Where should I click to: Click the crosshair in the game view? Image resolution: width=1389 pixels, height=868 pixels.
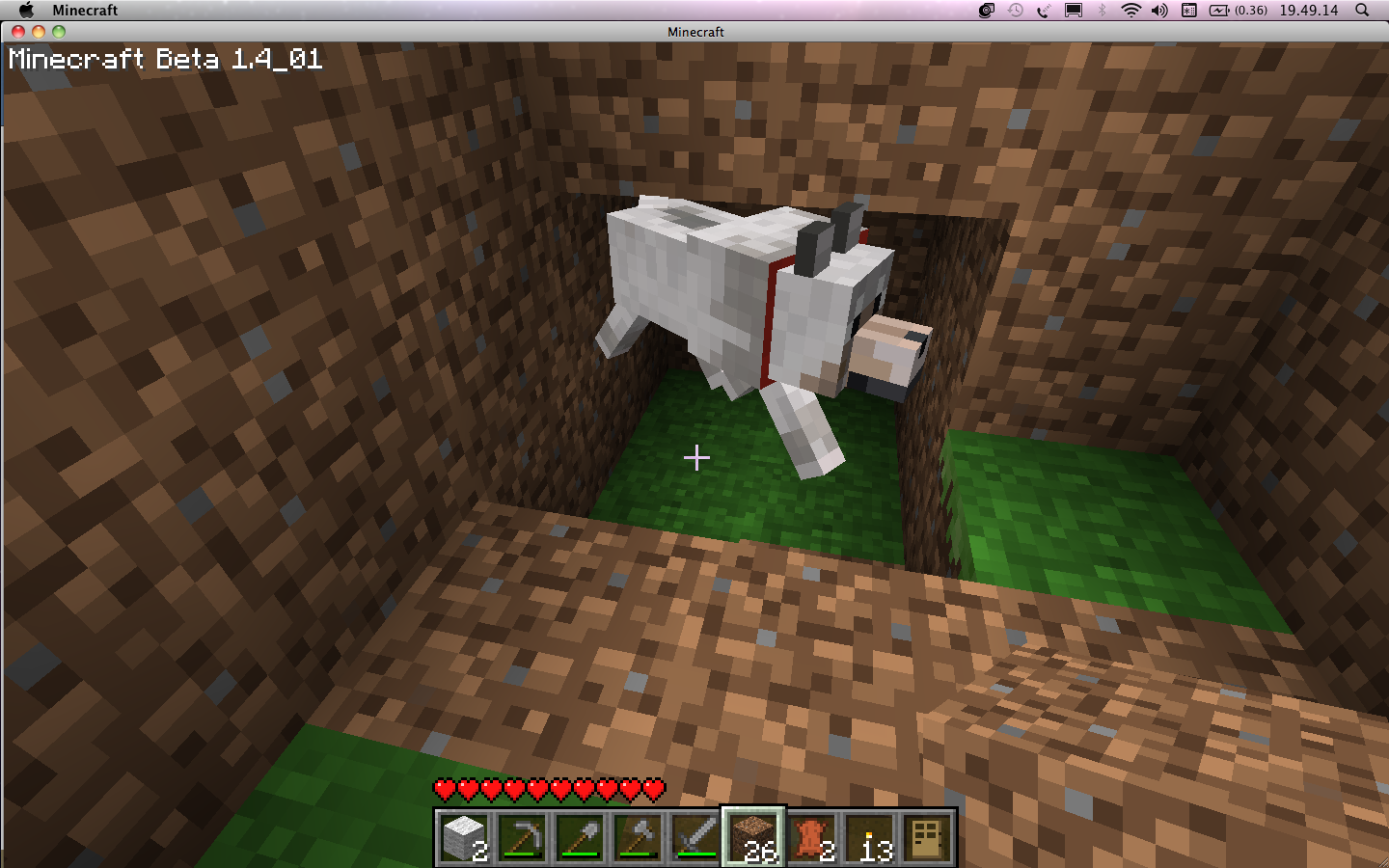point(696,458)
